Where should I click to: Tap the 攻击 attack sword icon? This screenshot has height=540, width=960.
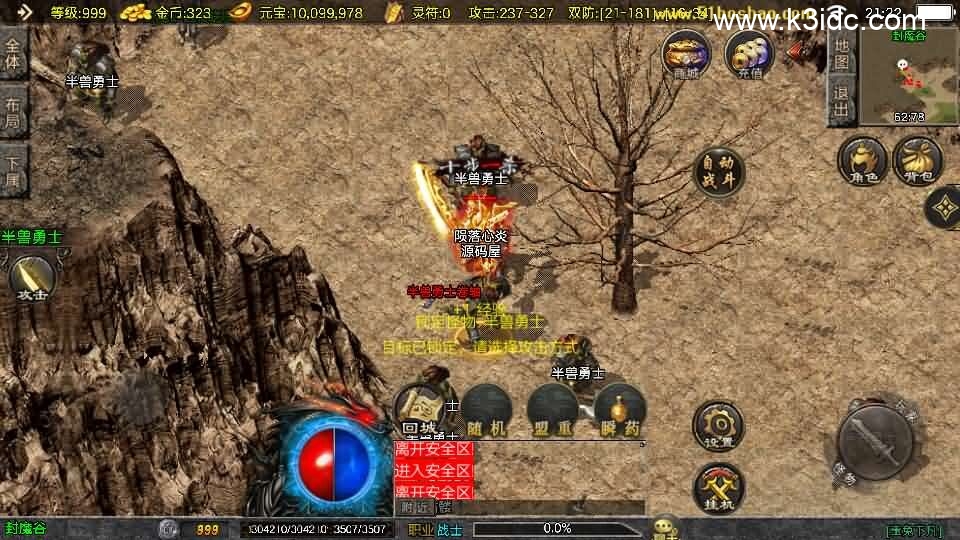point(31,277)
